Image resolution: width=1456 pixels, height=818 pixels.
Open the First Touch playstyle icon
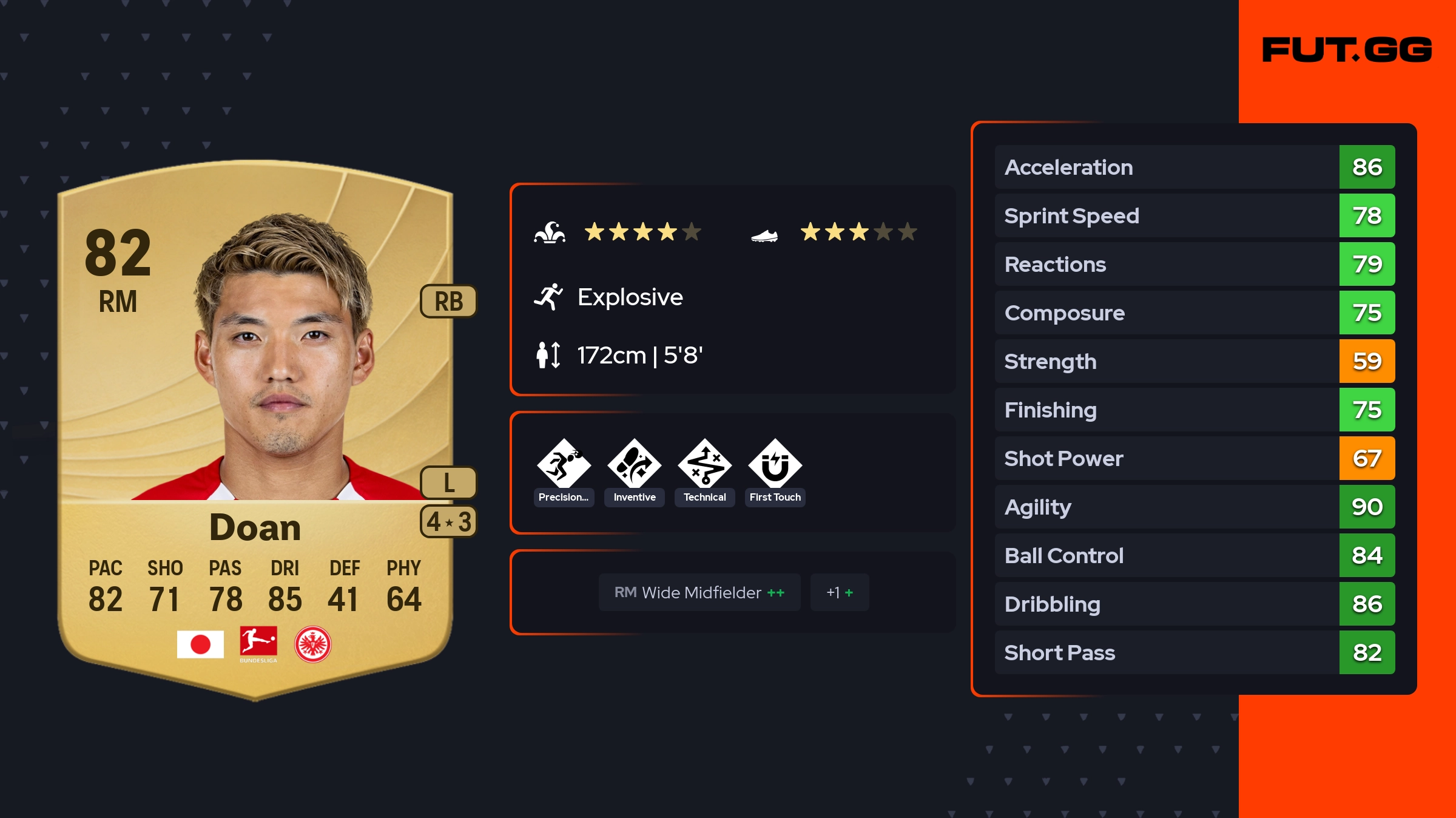pos(775,465)
